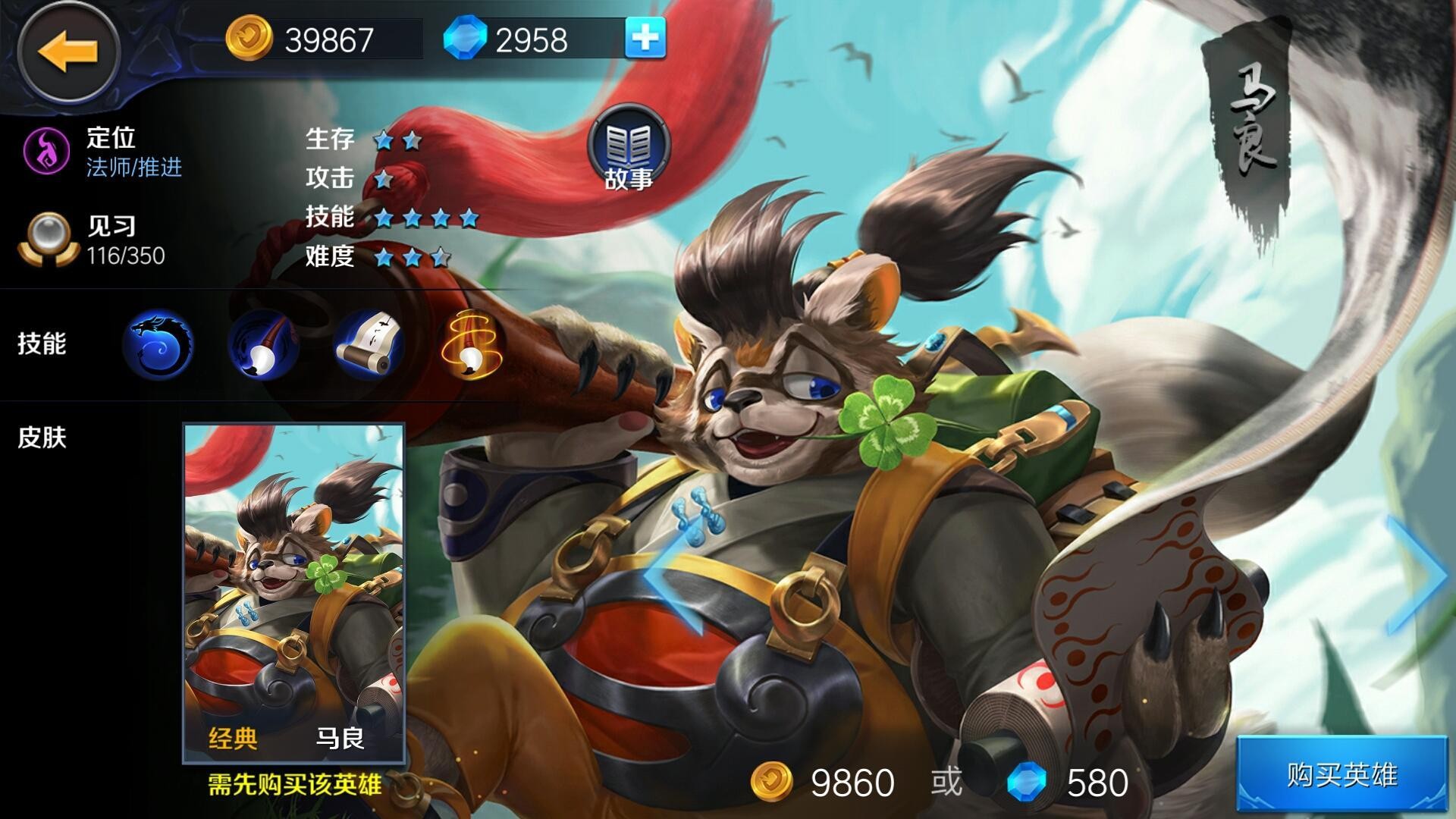Switch to the previous hero with left arrow
The image size is (1456, 819).
tap(672, 576)
